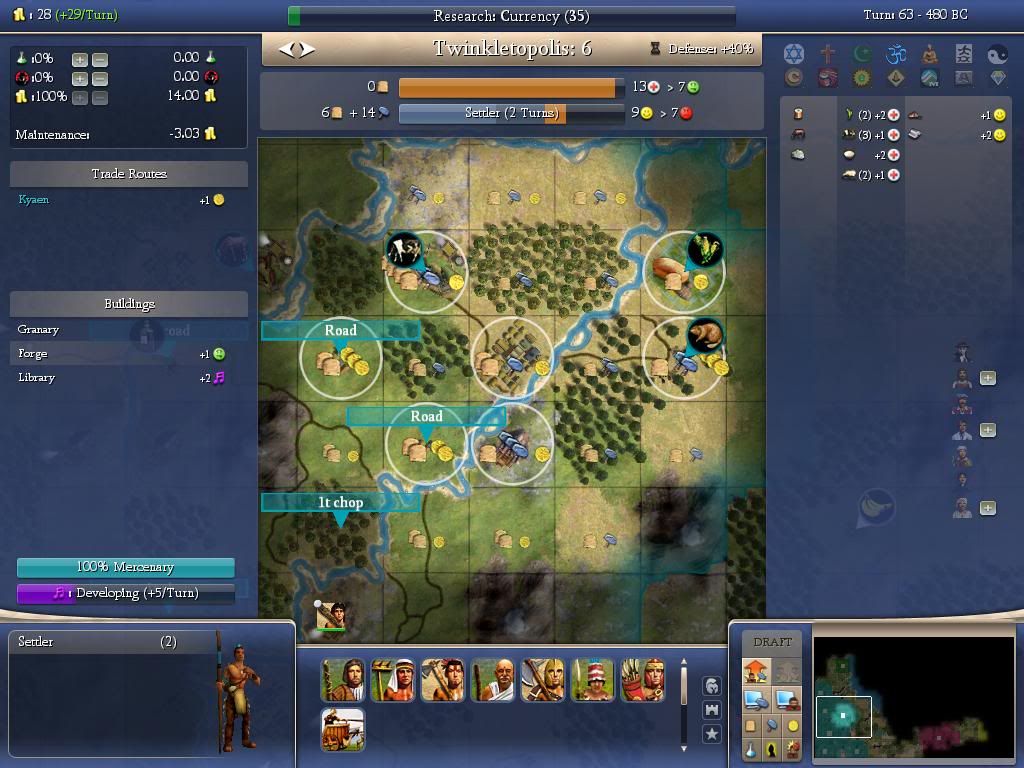
Task: Click the Star of David religion icon
Action: pyautogui.click(x=794, y=53)
